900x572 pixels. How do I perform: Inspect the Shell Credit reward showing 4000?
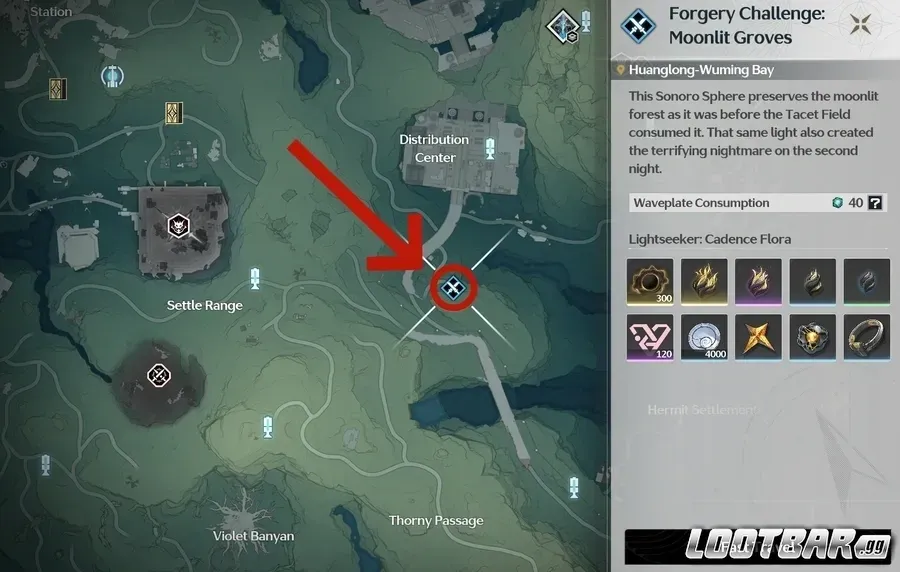coord(704,336)
